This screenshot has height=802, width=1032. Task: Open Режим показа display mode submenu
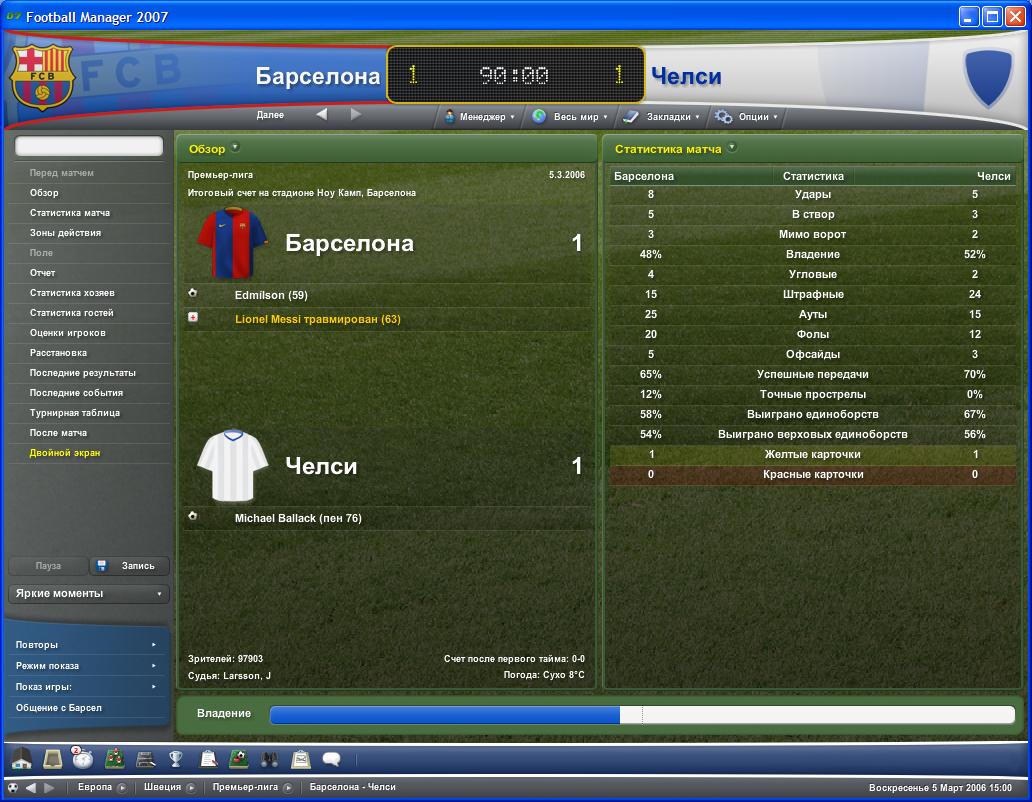[x=86, y=666]
